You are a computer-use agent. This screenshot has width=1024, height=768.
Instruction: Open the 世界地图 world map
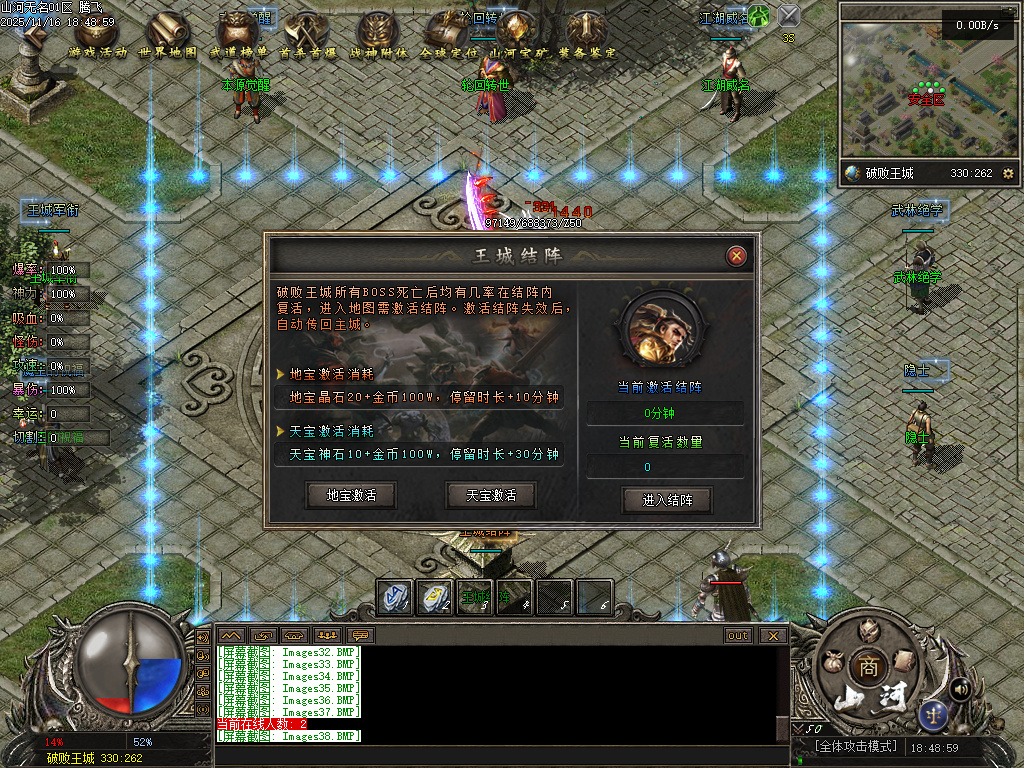tap(167, 32)
